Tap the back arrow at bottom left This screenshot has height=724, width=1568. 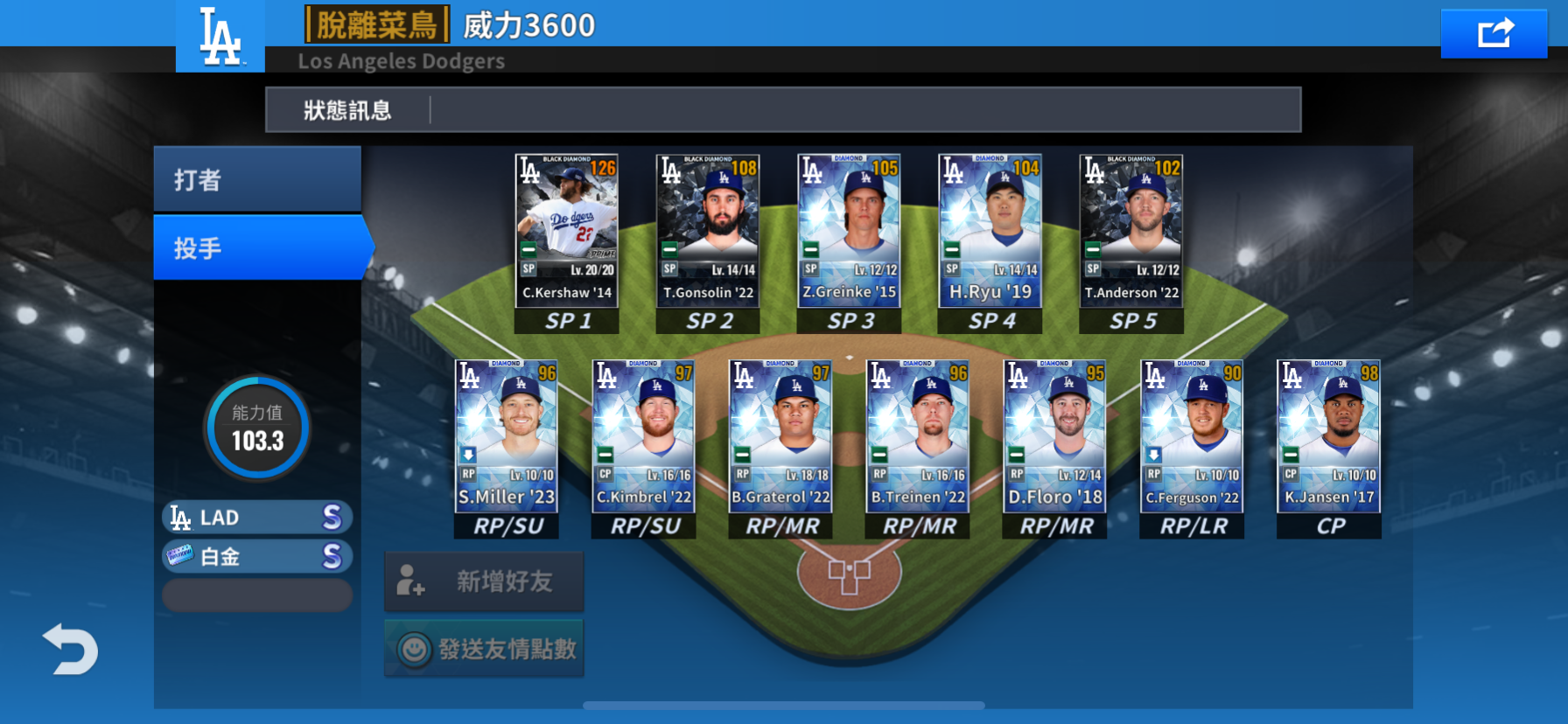[69, 650]
